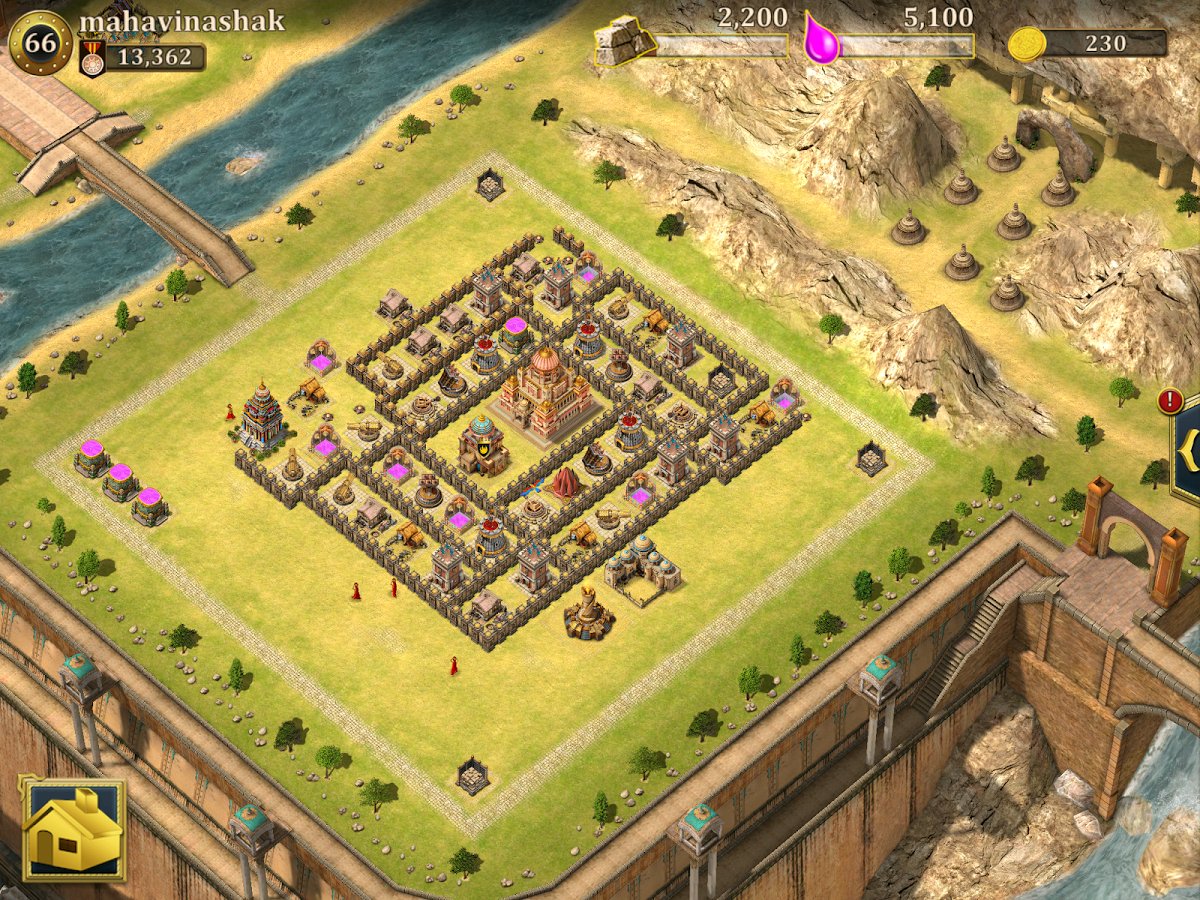Click the red exclamation alert badge
The image size is (1200, 900).
coord(1170,402)
